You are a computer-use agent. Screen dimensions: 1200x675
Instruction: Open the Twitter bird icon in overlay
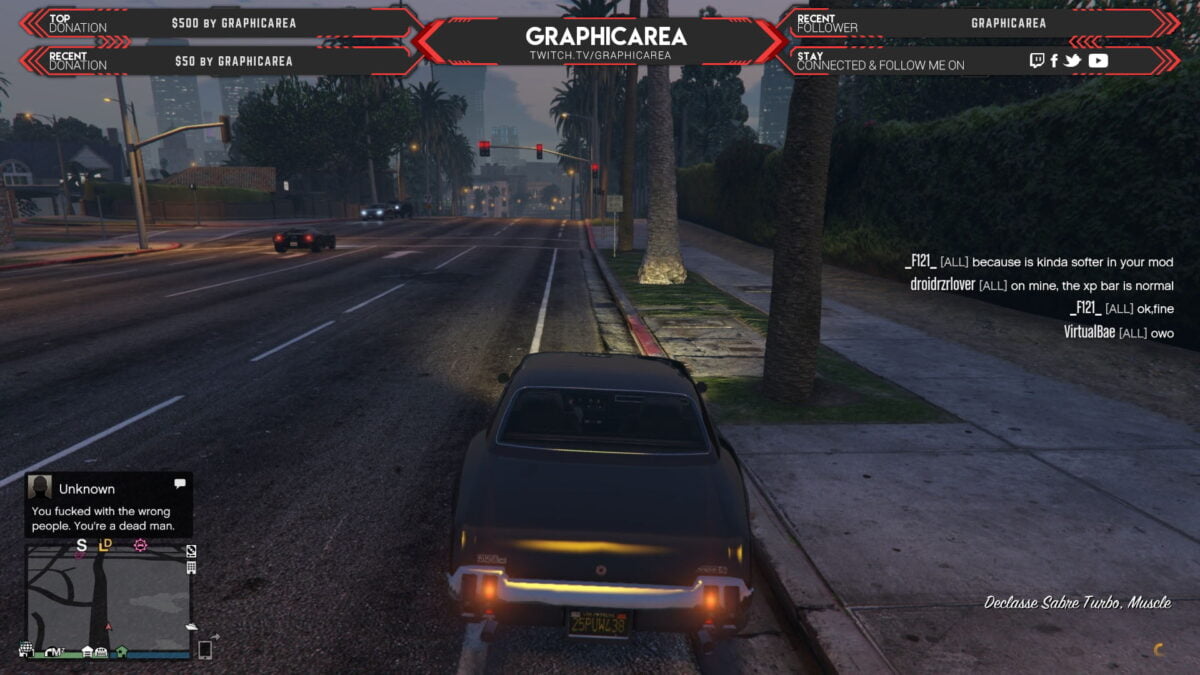point(1073,61)
